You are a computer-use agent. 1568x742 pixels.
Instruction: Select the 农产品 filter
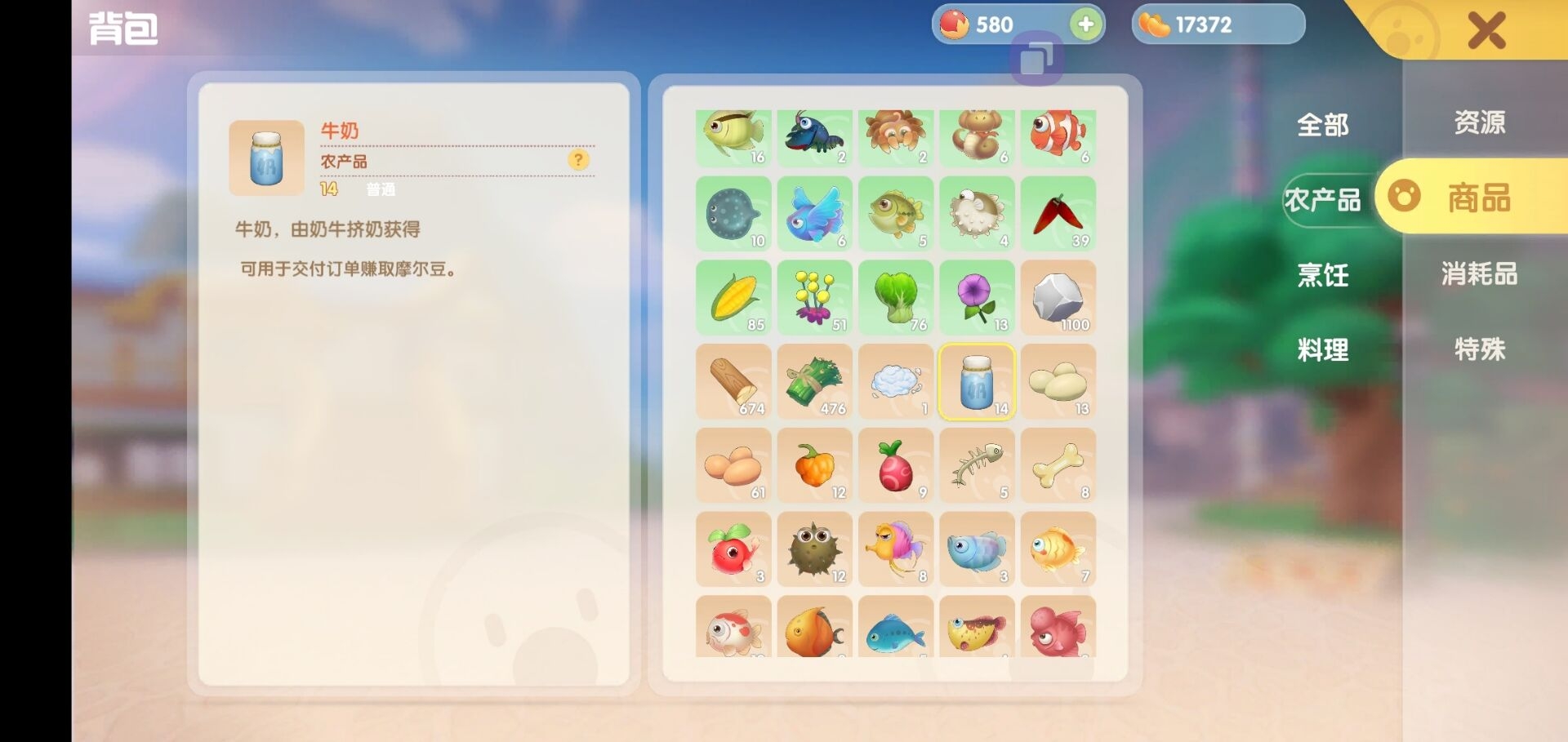pyautogui.click(x=1322, y=200)
